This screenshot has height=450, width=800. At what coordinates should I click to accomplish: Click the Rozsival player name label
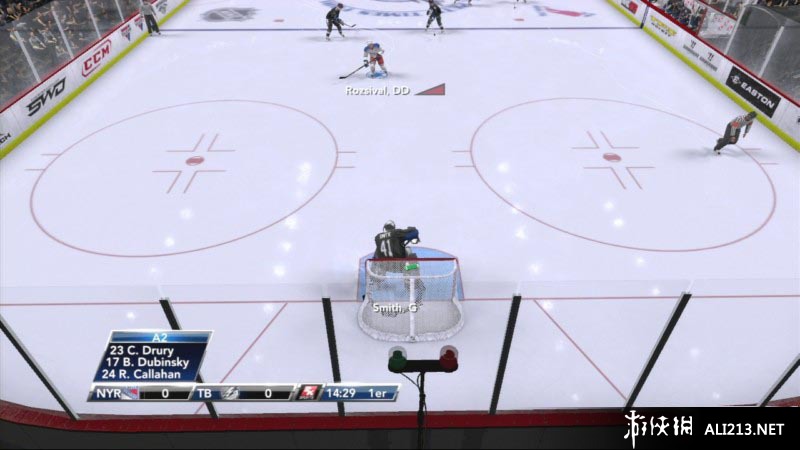[378, 90]
